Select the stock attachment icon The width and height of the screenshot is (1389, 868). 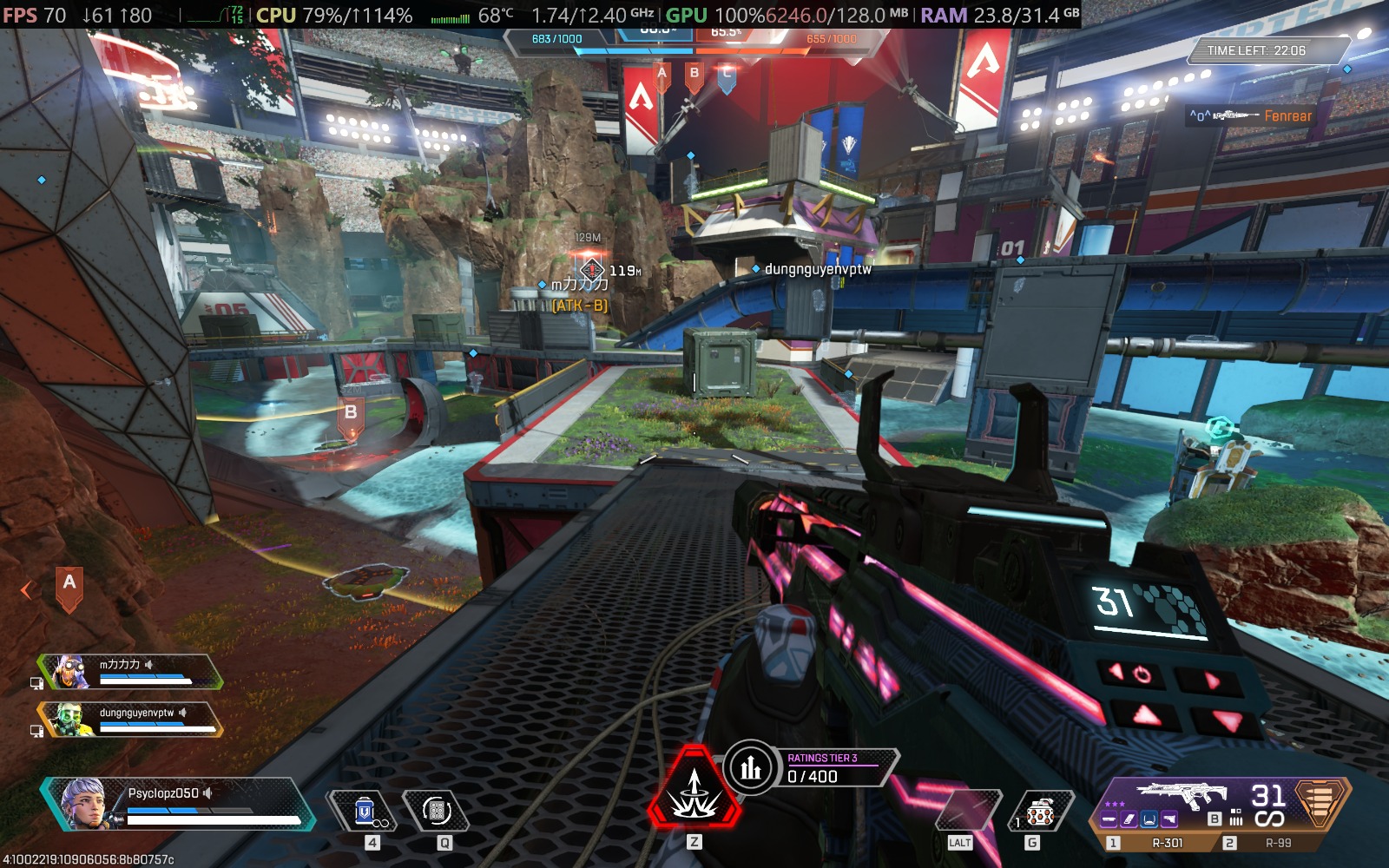pos(1171,819)
